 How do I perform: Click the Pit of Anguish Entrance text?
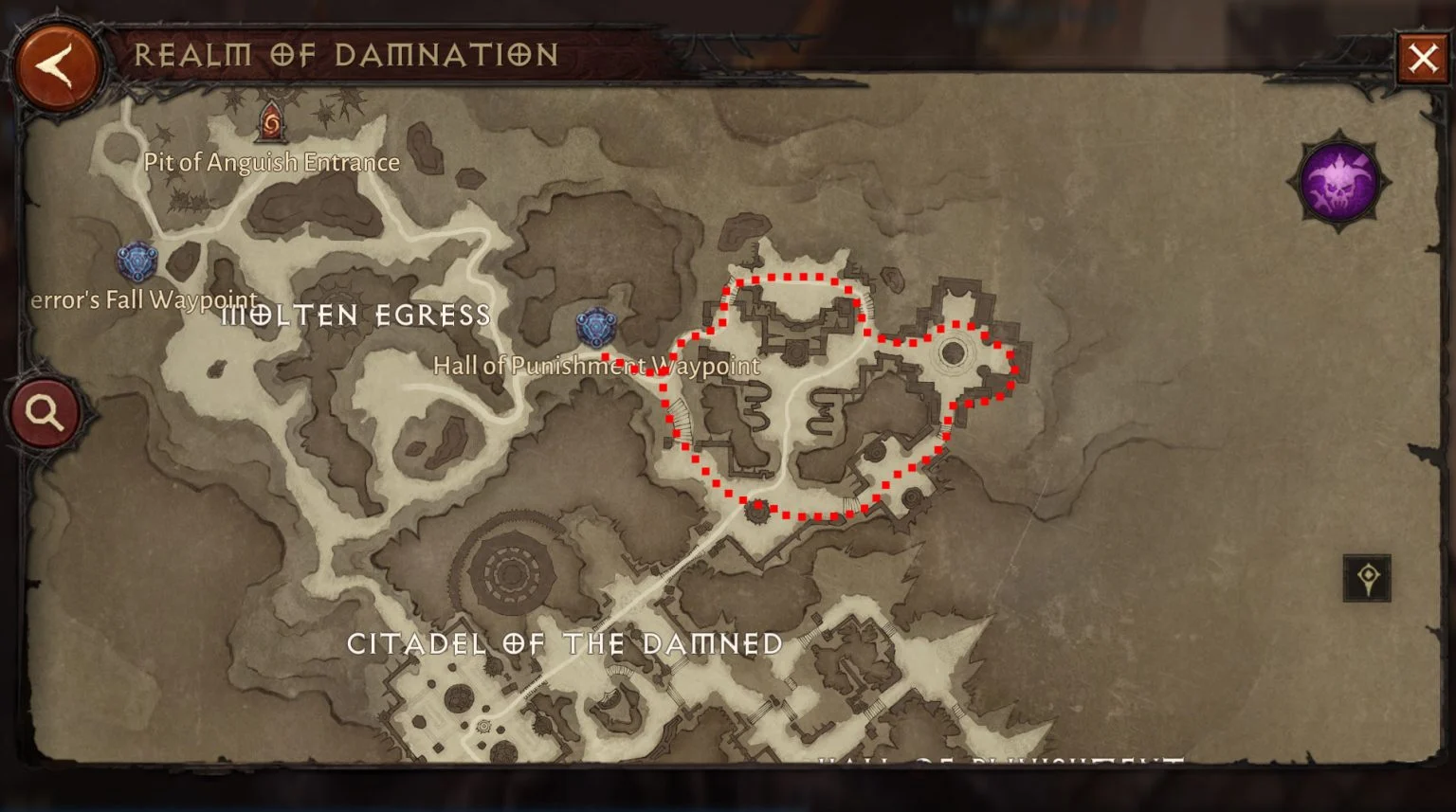pos(271,162)
